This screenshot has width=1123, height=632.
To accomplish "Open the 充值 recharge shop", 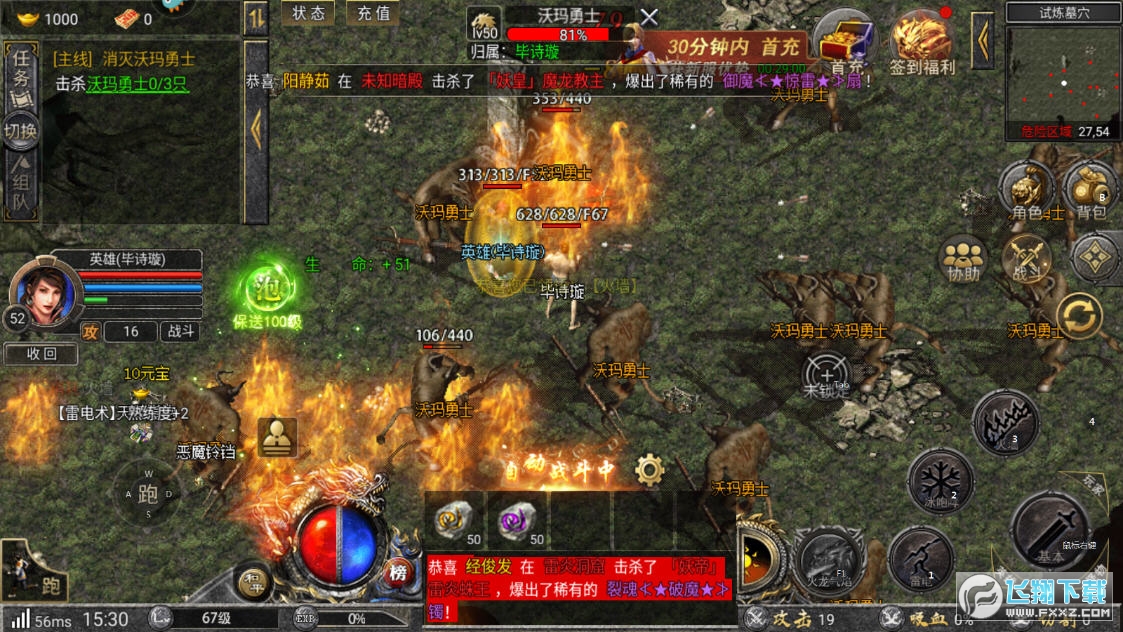I will (372, 13).
